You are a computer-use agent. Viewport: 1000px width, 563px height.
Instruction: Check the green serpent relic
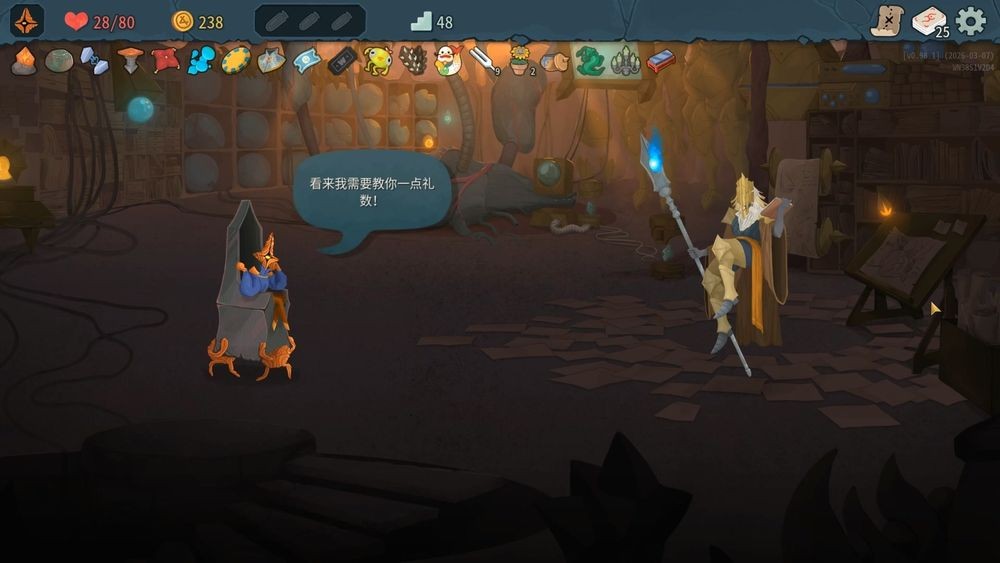589,61
